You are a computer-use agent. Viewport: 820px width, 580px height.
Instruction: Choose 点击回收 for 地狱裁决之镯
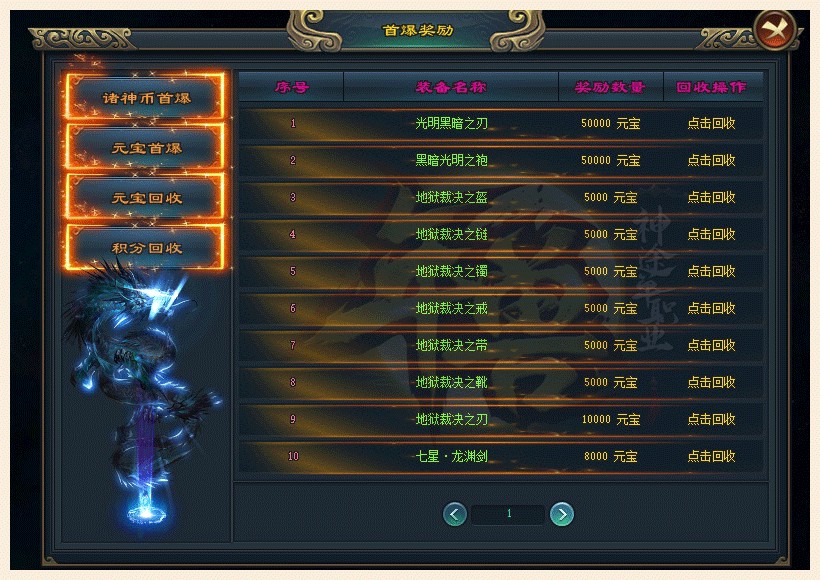coord(711,271)
